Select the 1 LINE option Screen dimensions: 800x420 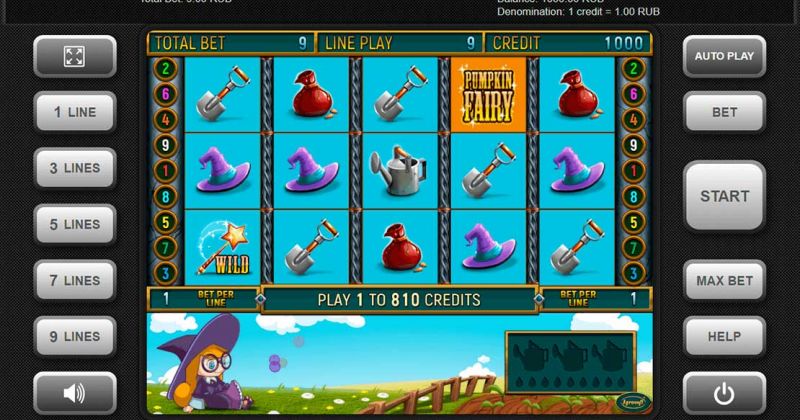(x=75, y=112)
